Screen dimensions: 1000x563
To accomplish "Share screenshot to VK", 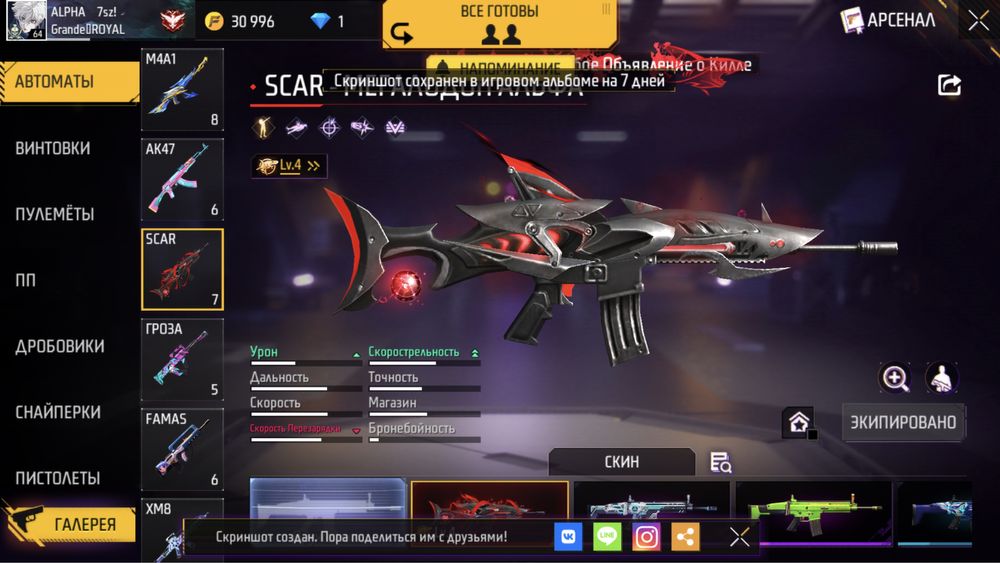I will point(568,537).
